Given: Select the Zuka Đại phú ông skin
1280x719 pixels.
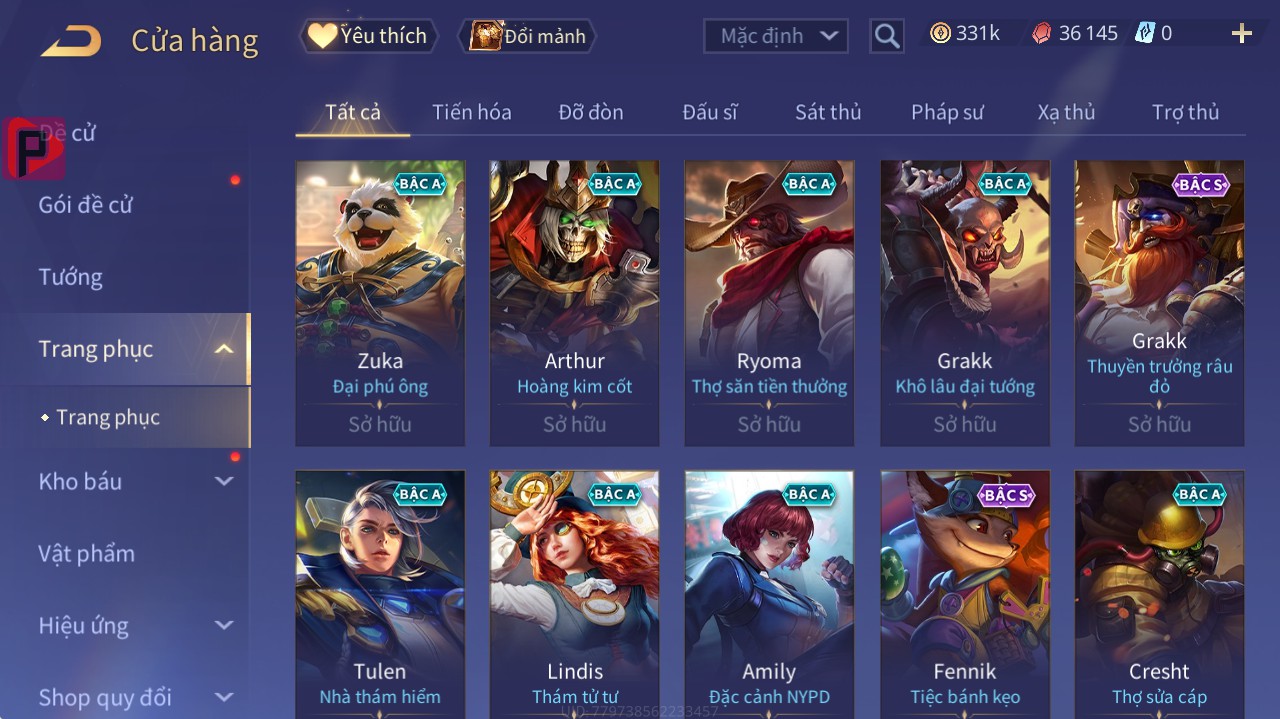Looking at the screenshot, I should [380, 302].
